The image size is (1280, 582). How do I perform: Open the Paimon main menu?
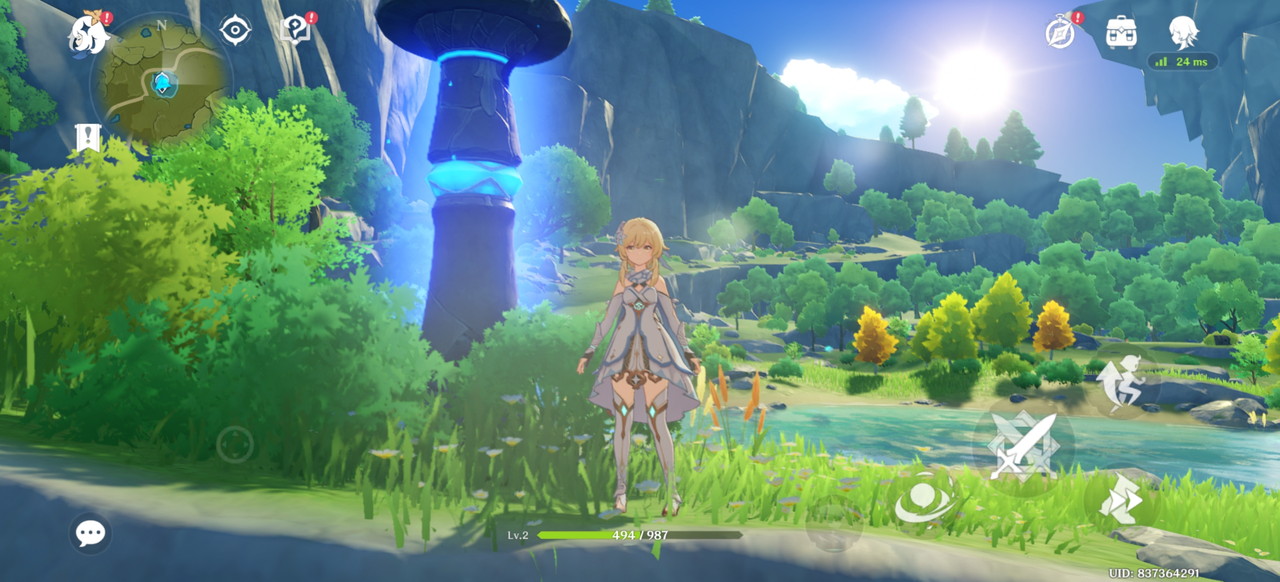(x=87, y=35)
